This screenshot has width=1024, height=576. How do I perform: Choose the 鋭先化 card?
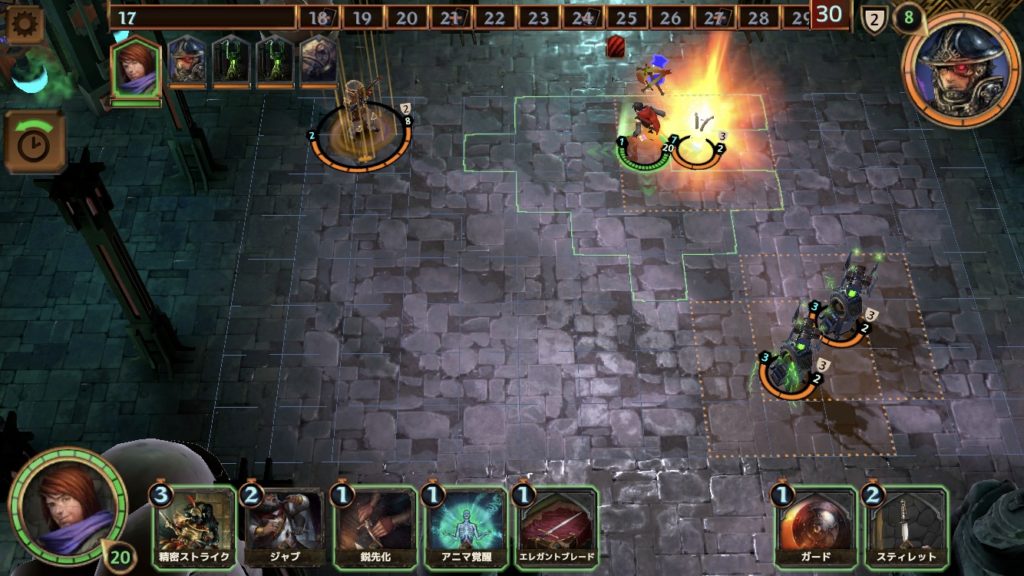click(x=374, y=526)
